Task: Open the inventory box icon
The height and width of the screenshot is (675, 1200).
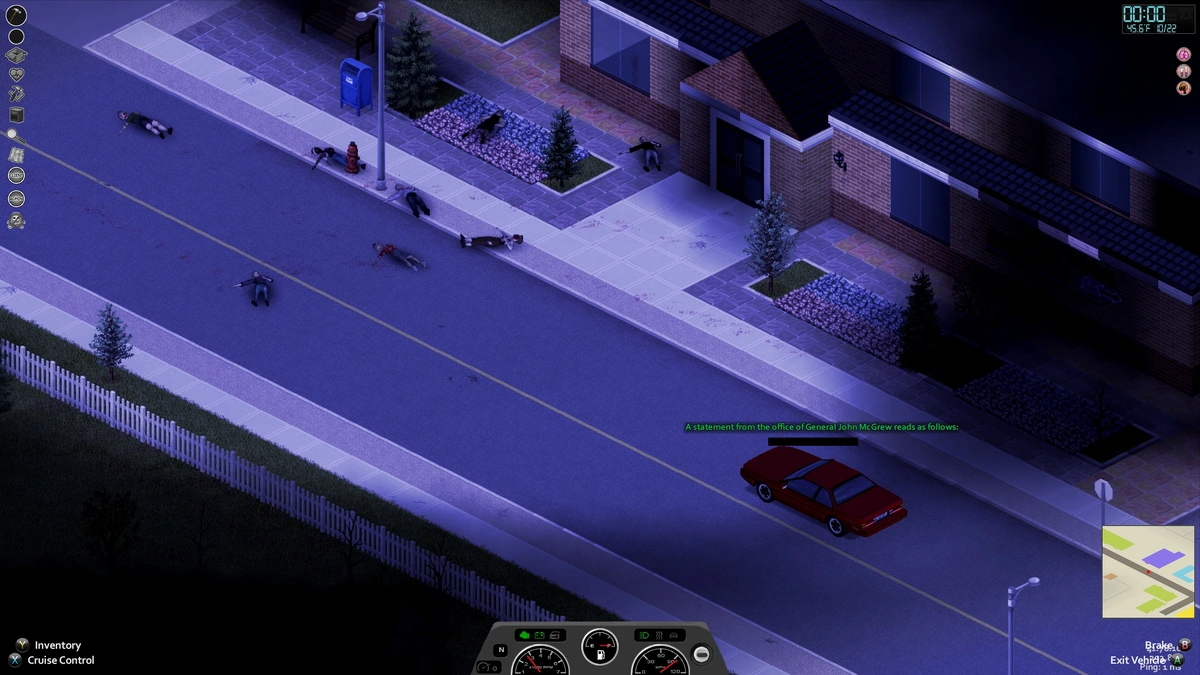Action: coord(16,55)
